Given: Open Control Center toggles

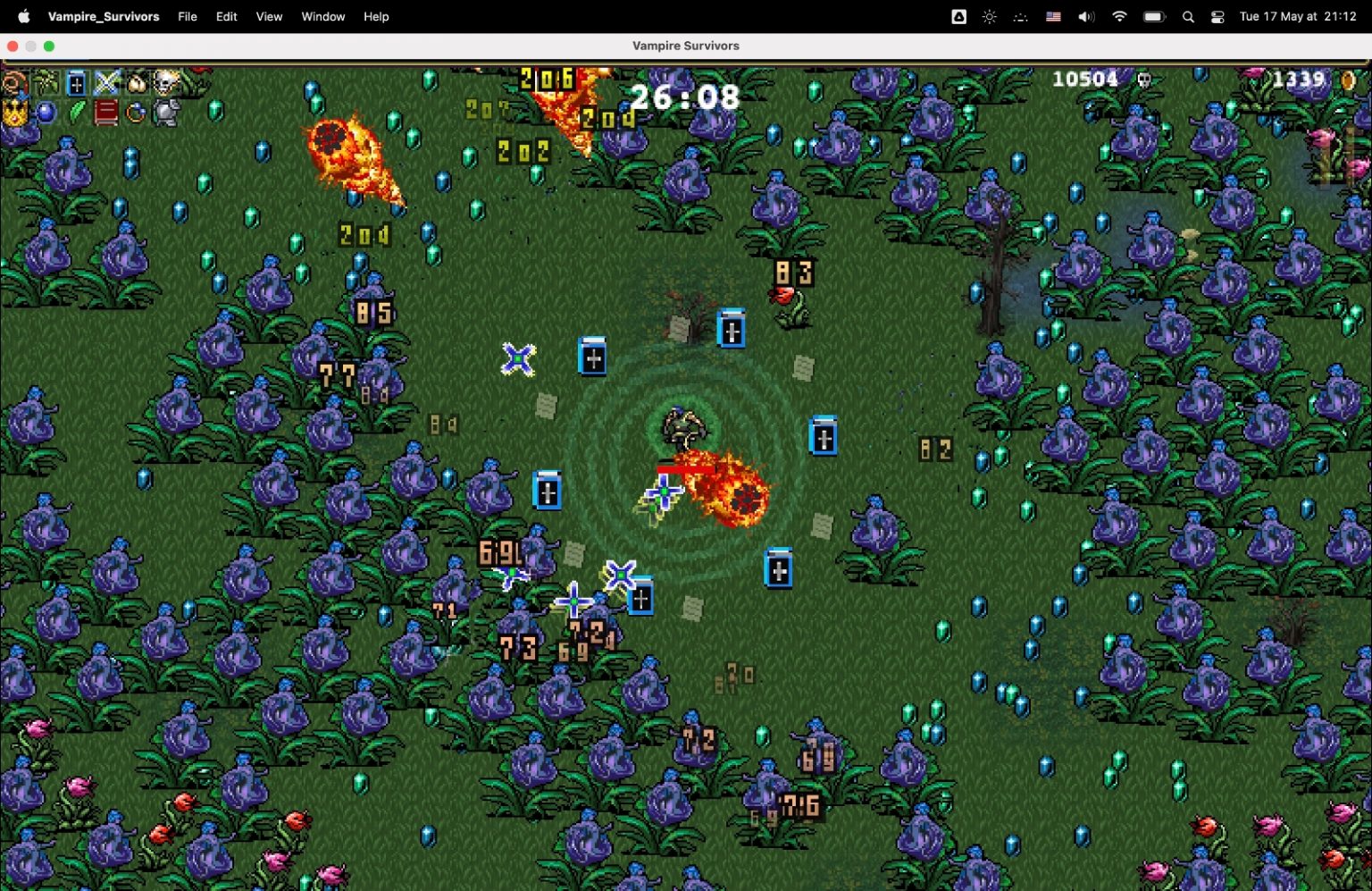Looking at the screenshot, I should point(1217,16).
